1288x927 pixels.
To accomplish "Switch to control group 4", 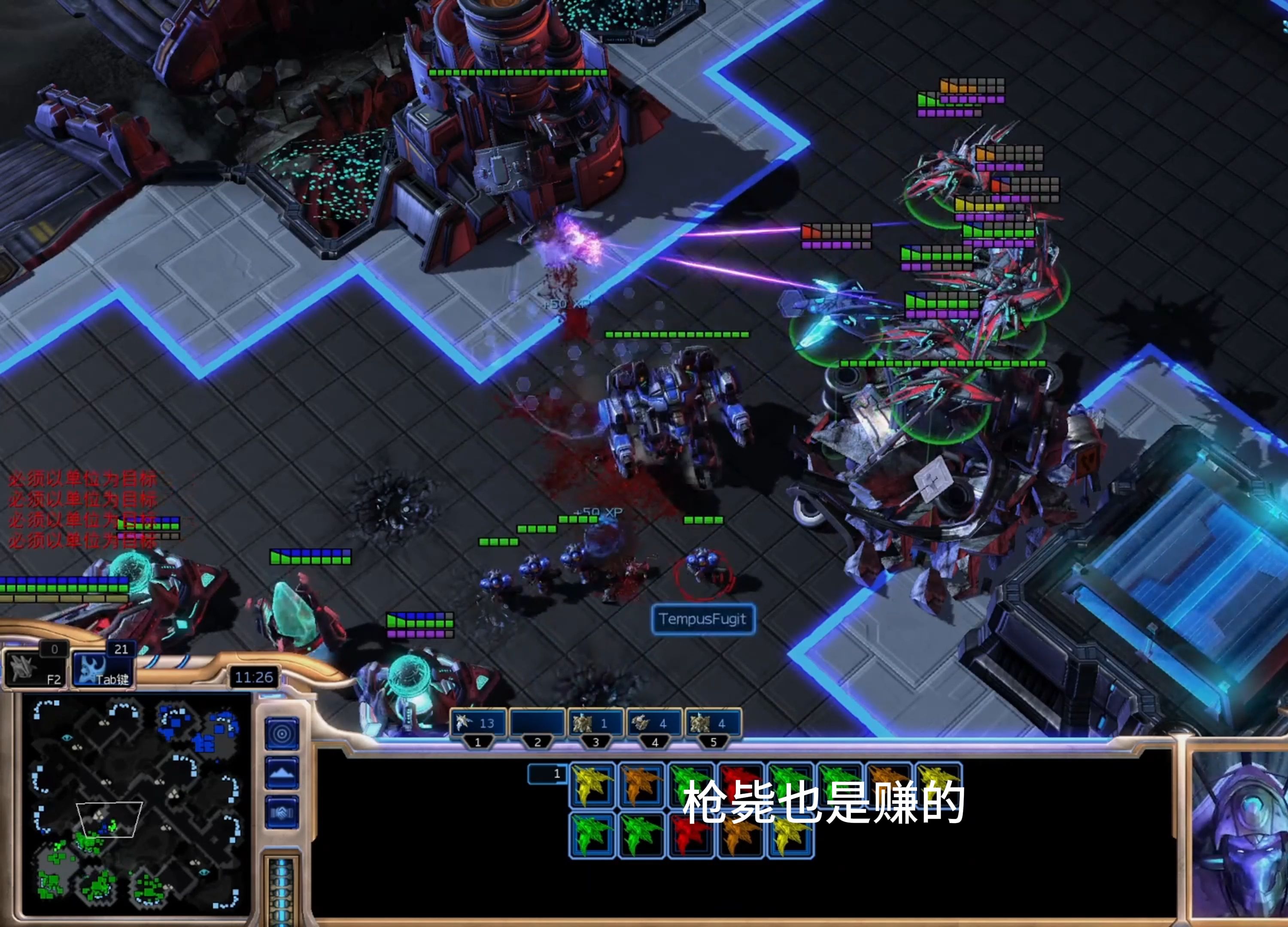I will pos(654,724).
